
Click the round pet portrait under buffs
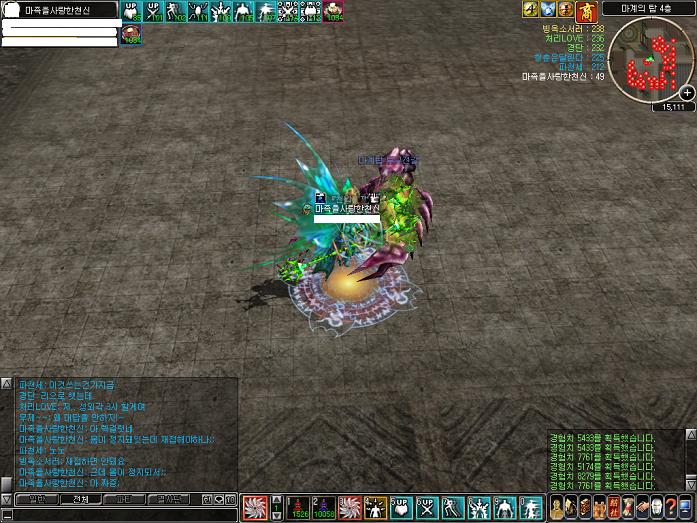click(132, 35)
